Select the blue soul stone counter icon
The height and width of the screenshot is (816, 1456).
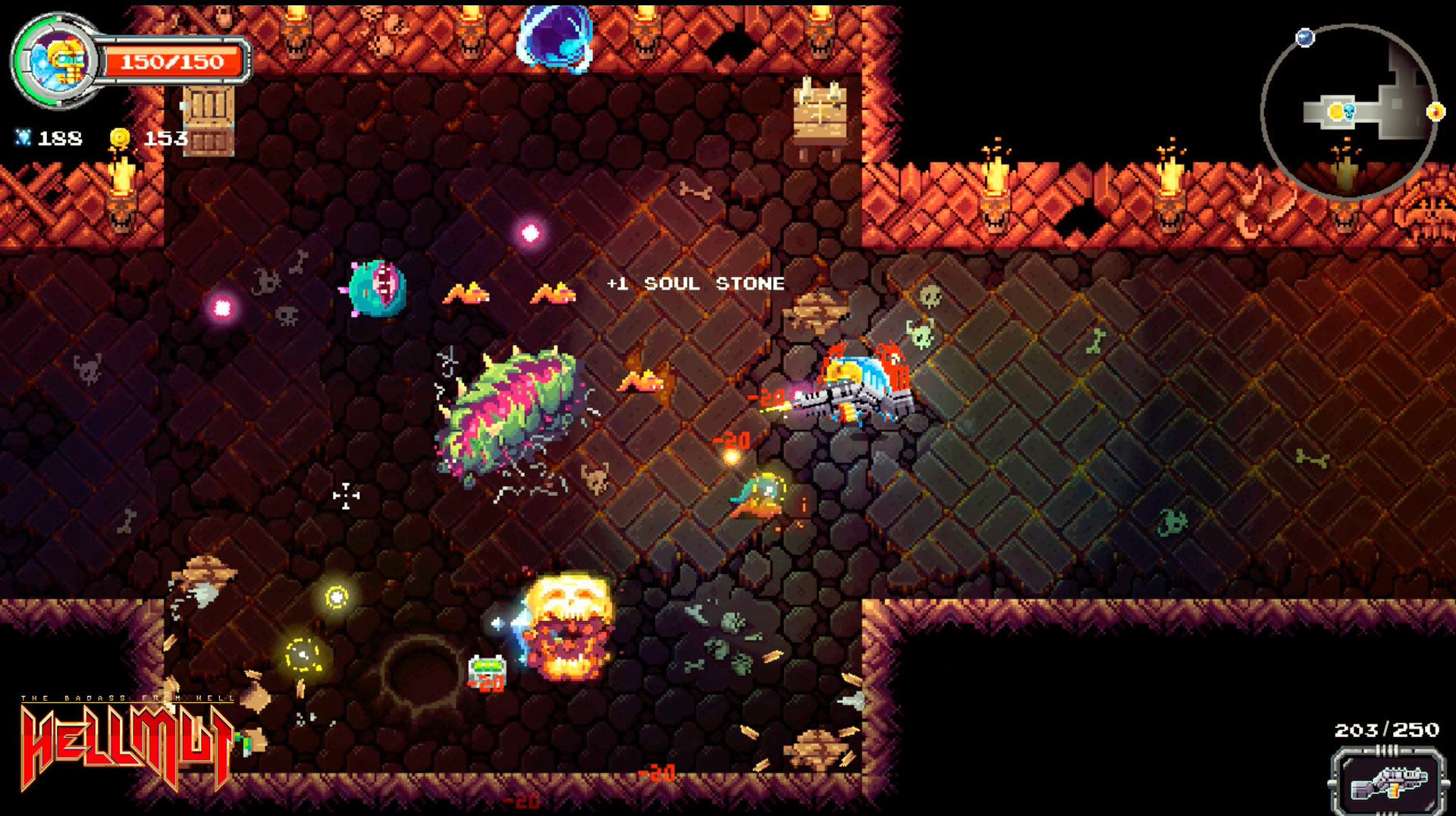pyautogui.click(x=25, y=137)
